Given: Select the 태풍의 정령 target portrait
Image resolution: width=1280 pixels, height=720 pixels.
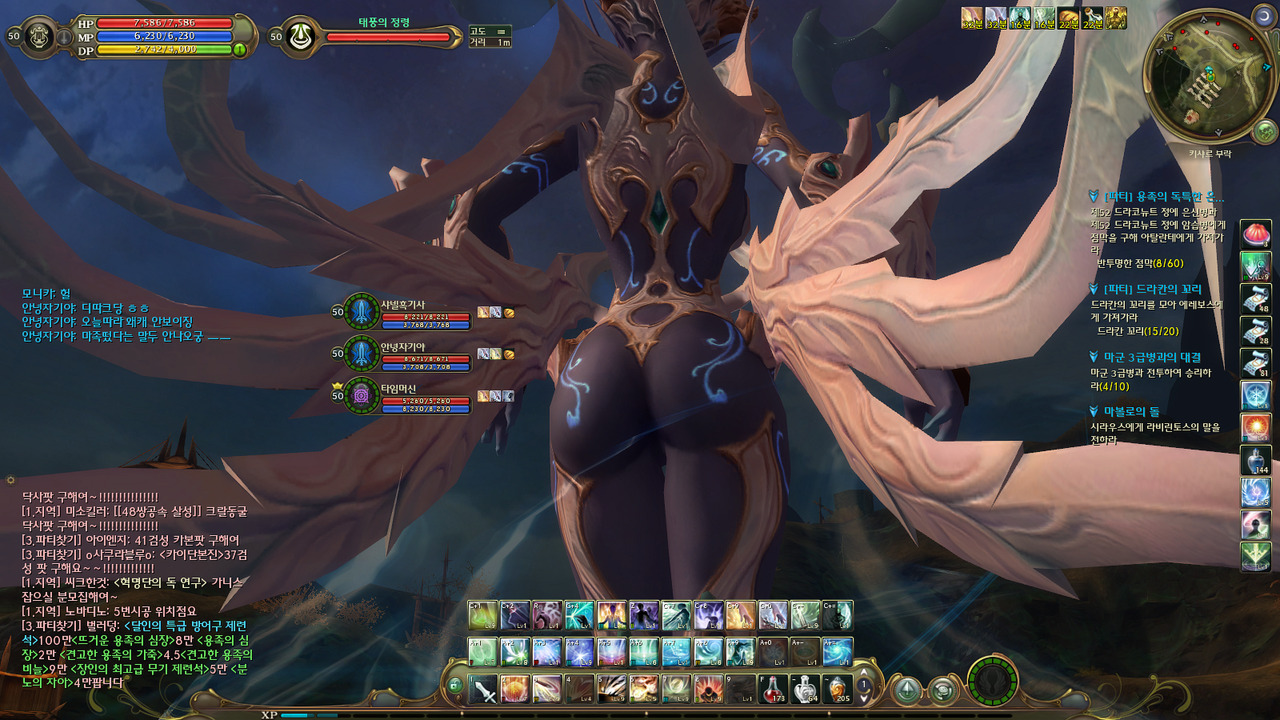Looking at the screenshot, I should [299, 36].
